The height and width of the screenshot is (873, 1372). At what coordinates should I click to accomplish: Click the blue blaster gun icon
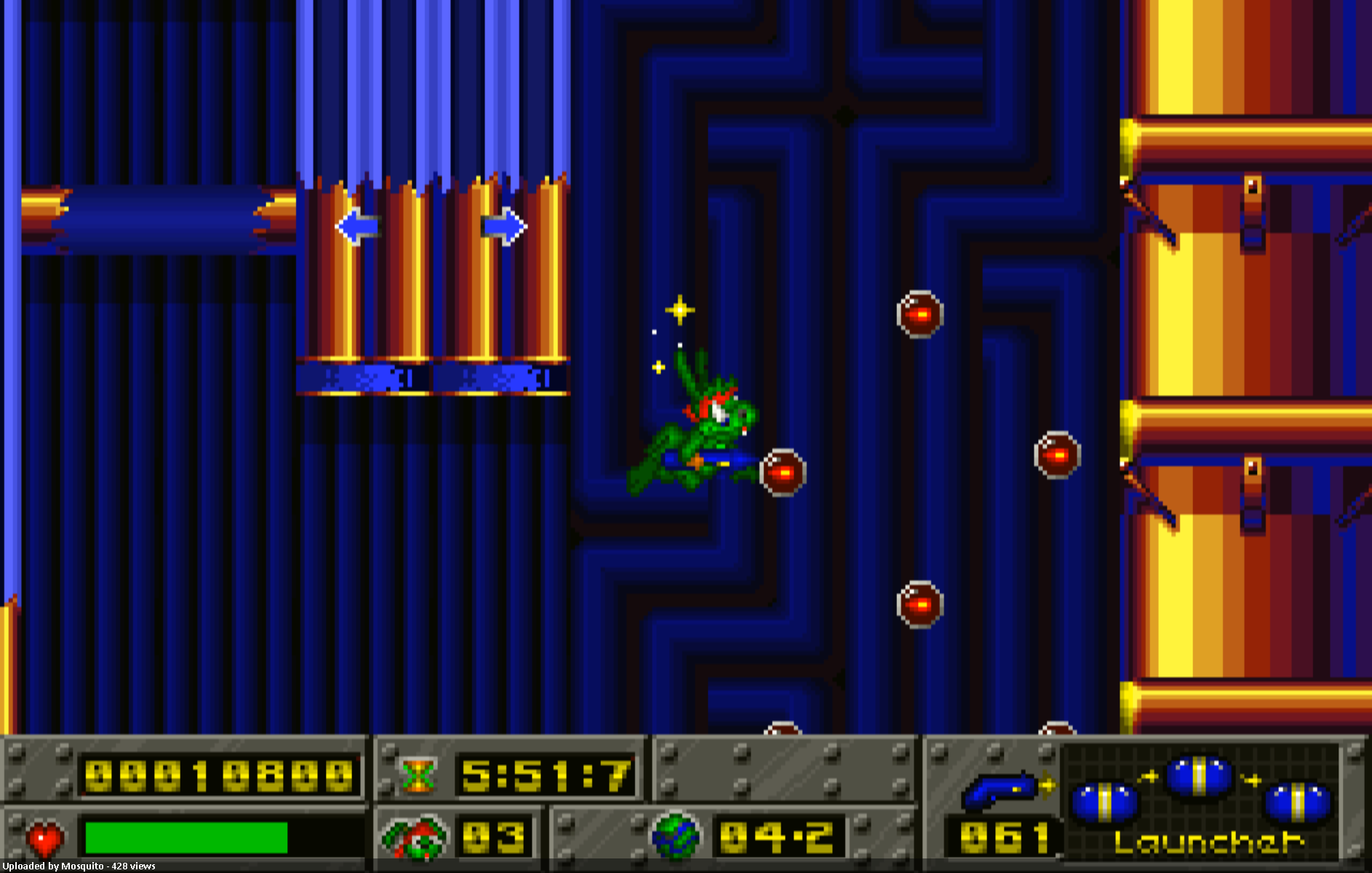1002,790
